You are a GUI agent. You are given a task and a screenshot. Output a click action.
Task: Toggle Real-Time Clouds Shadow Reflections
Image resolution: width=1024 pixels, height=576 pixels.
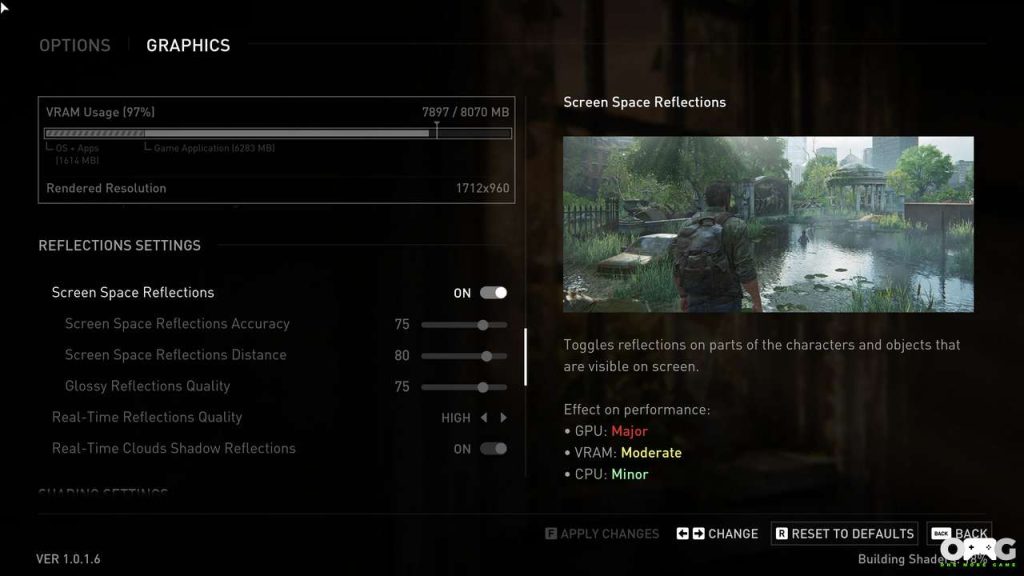493,449
